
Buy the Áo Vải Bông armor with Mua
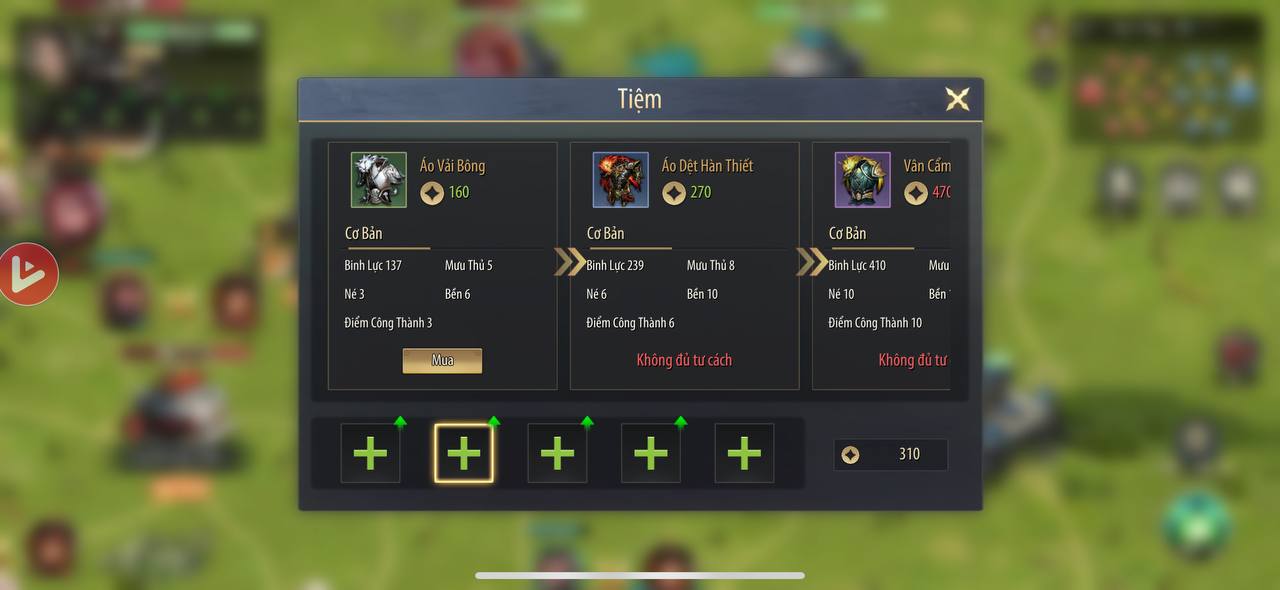(442, 360)
